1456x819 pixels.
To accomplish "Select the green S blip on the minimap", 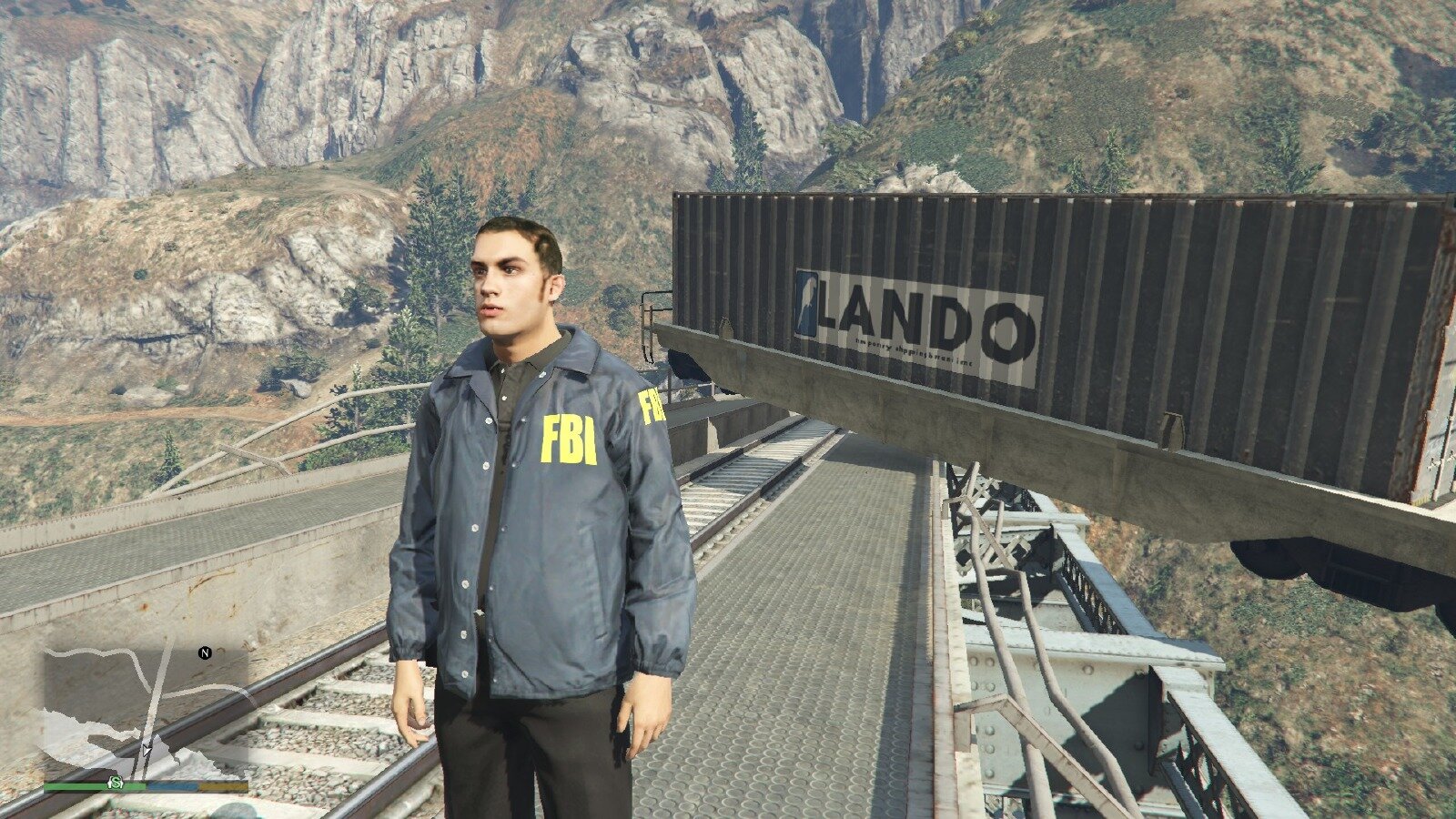I will click(116, 783).
